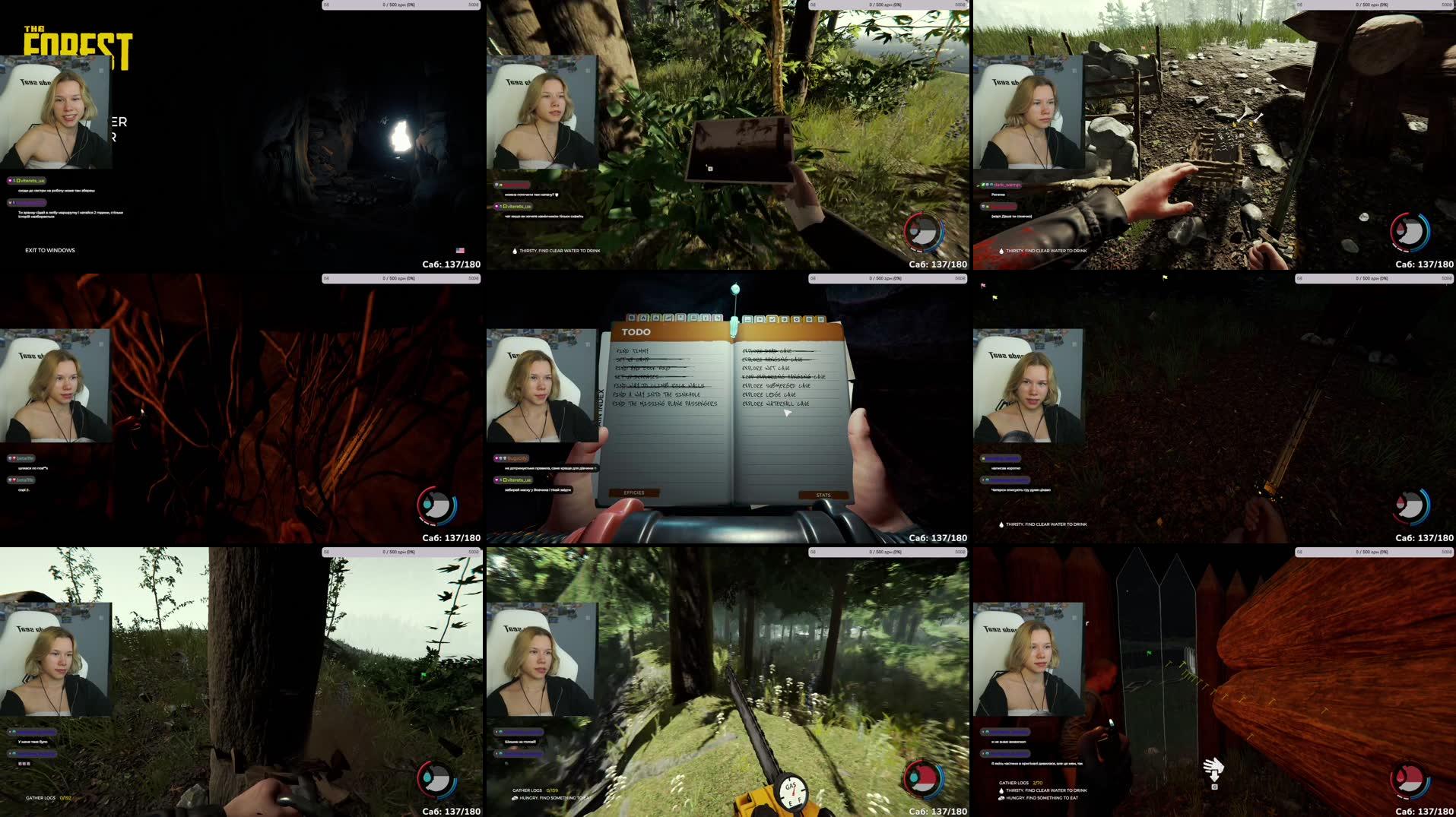Toggle the EXPLORE WET CAVE todo entry

click(765, 369)
